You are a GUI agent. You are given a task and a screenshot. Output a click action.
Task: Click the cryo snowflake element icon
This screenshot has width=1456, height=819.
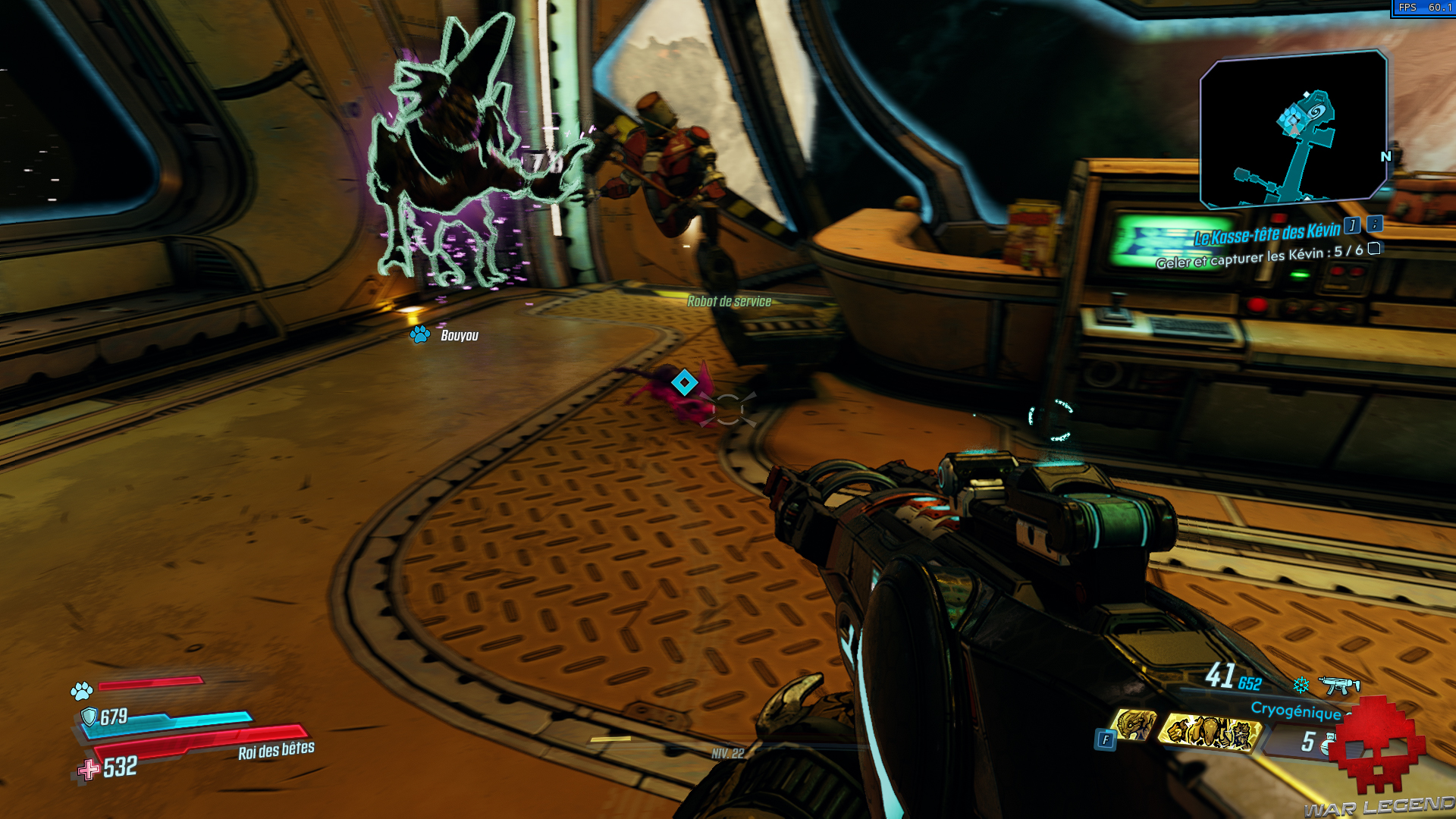coord(1300,686)
